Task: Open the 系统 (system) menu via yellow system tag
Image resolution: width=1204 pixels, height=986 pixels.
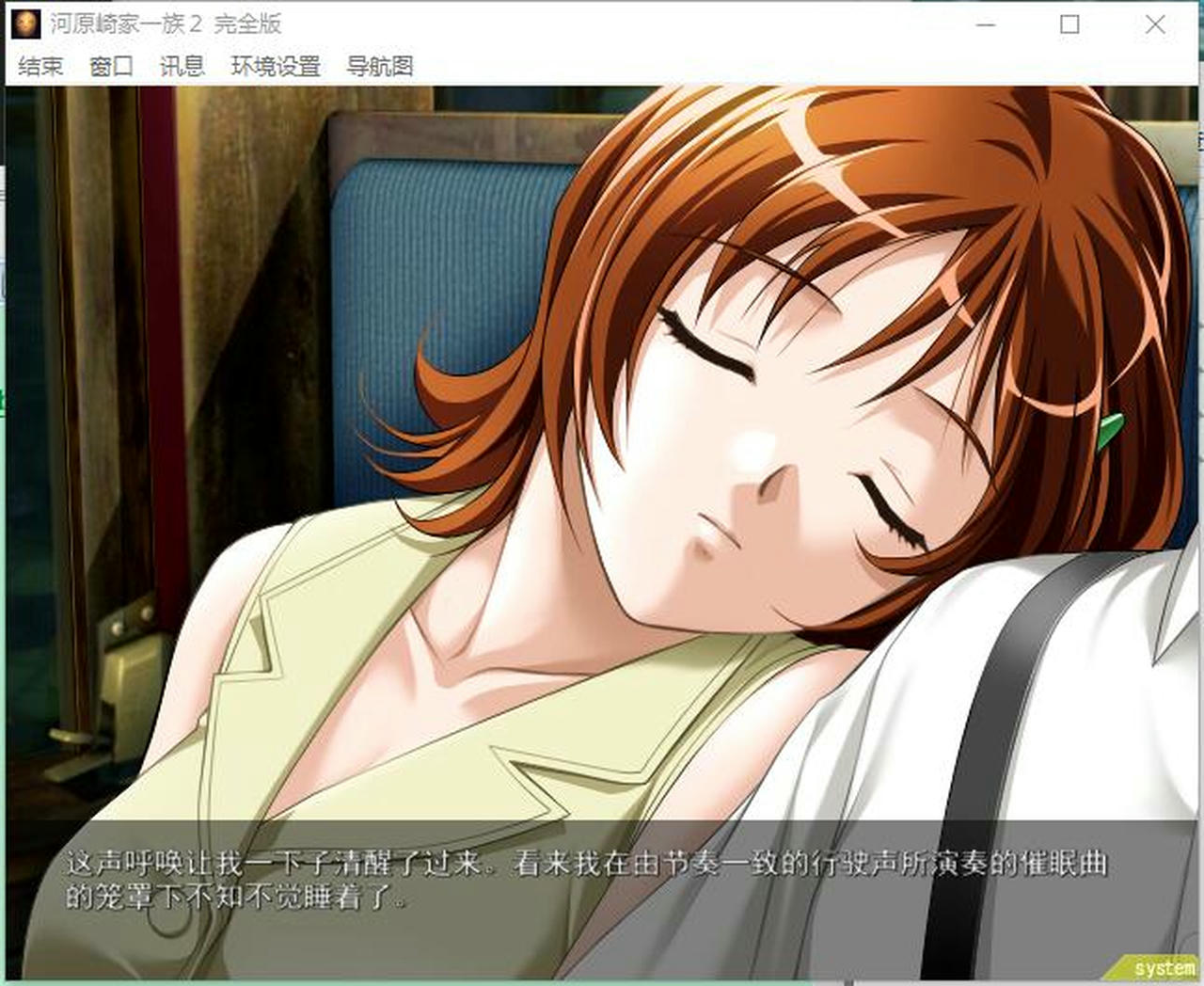Action: pyautogui.click(x=1154, y=969)
